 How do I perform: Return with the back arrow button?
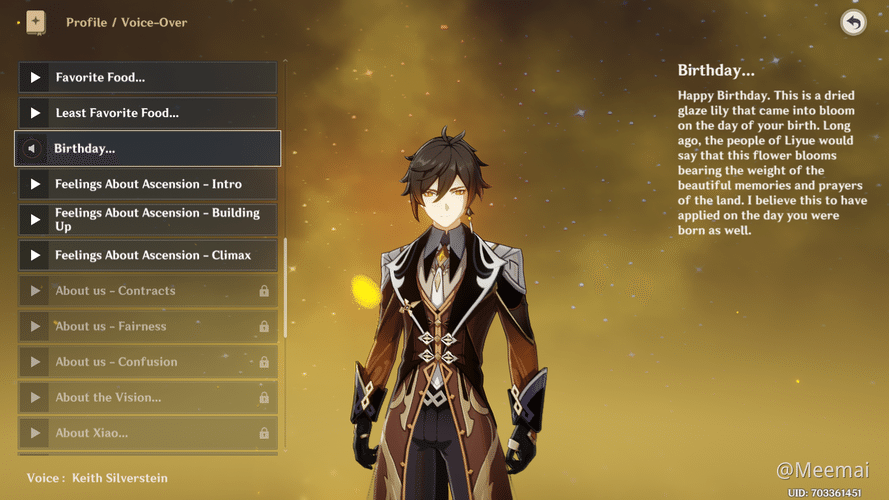click(853, 22)
